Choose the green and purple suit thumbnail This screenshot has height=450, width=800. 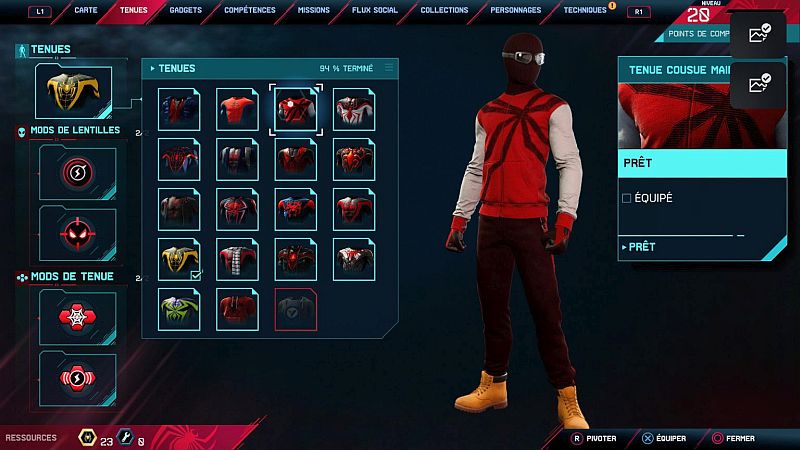coord(180,309)
